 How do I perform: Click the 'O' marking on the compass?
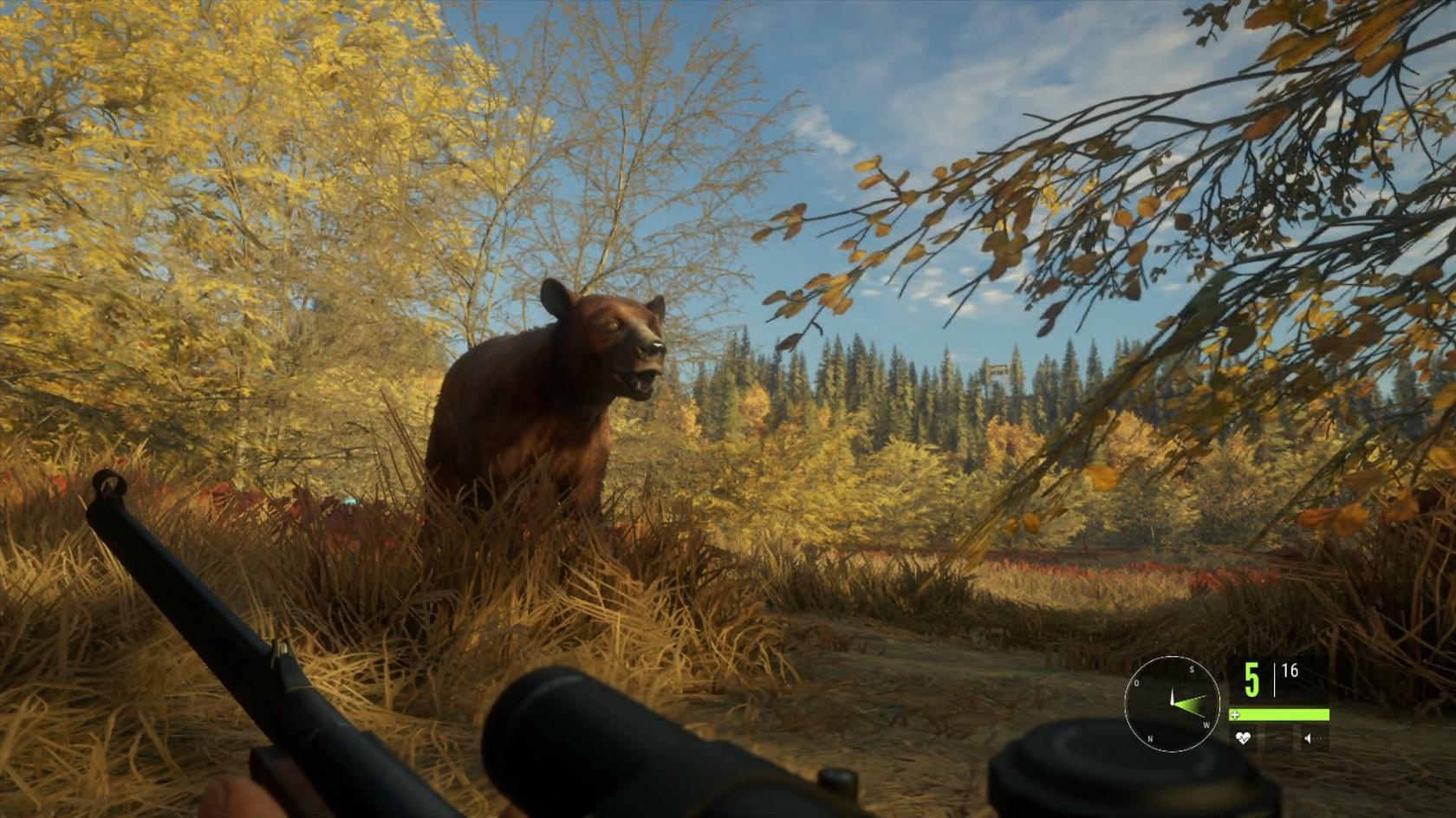[x=1136, y=682]
